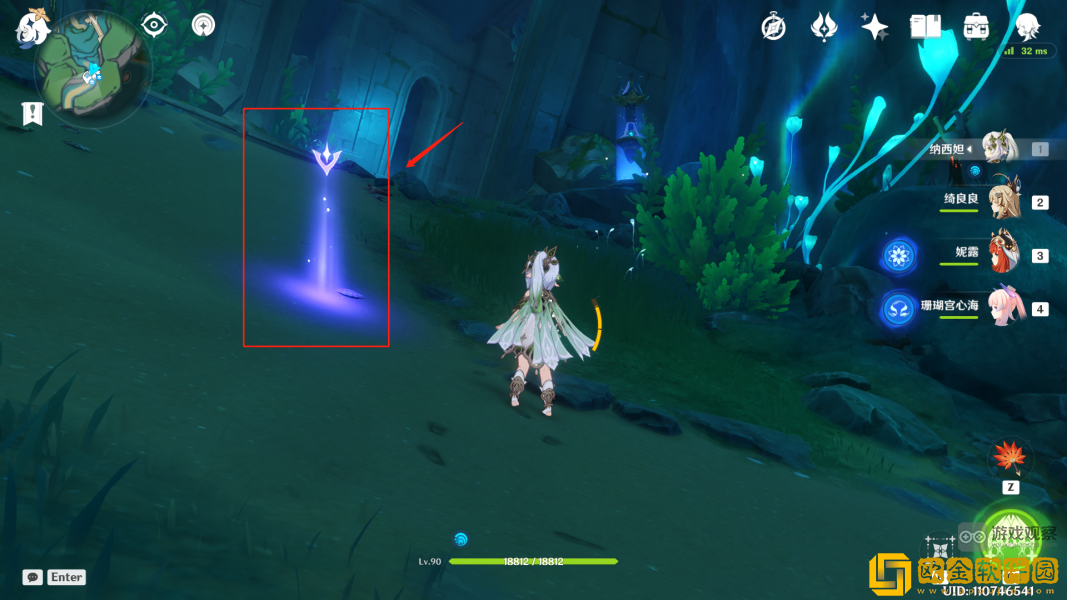The width and height of the screenshot is (1067, 600).
Task: Use the red leaf gadget
Action: pos(1009,458)
